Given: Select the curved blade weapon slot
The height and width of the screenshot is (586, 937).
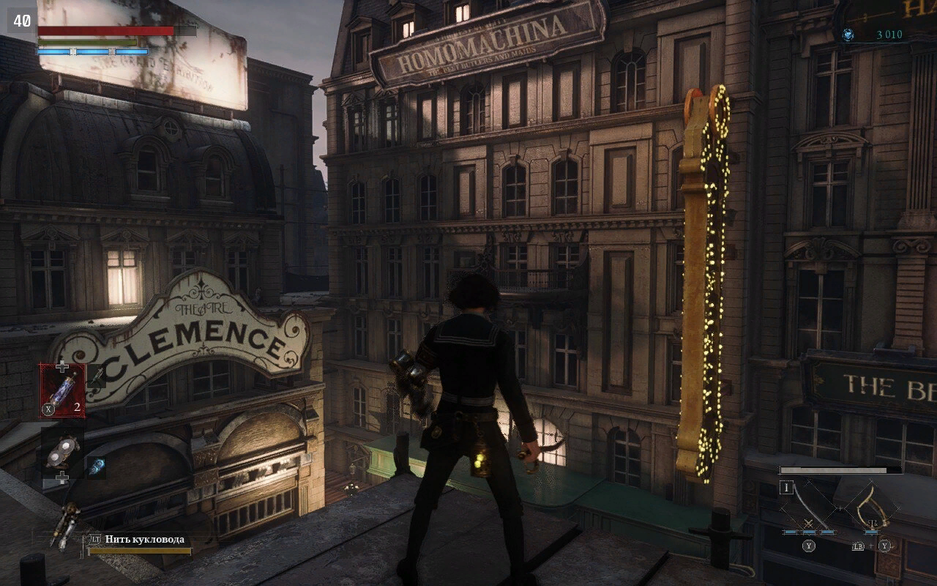Looking at the screenshot, I should 811,509.
